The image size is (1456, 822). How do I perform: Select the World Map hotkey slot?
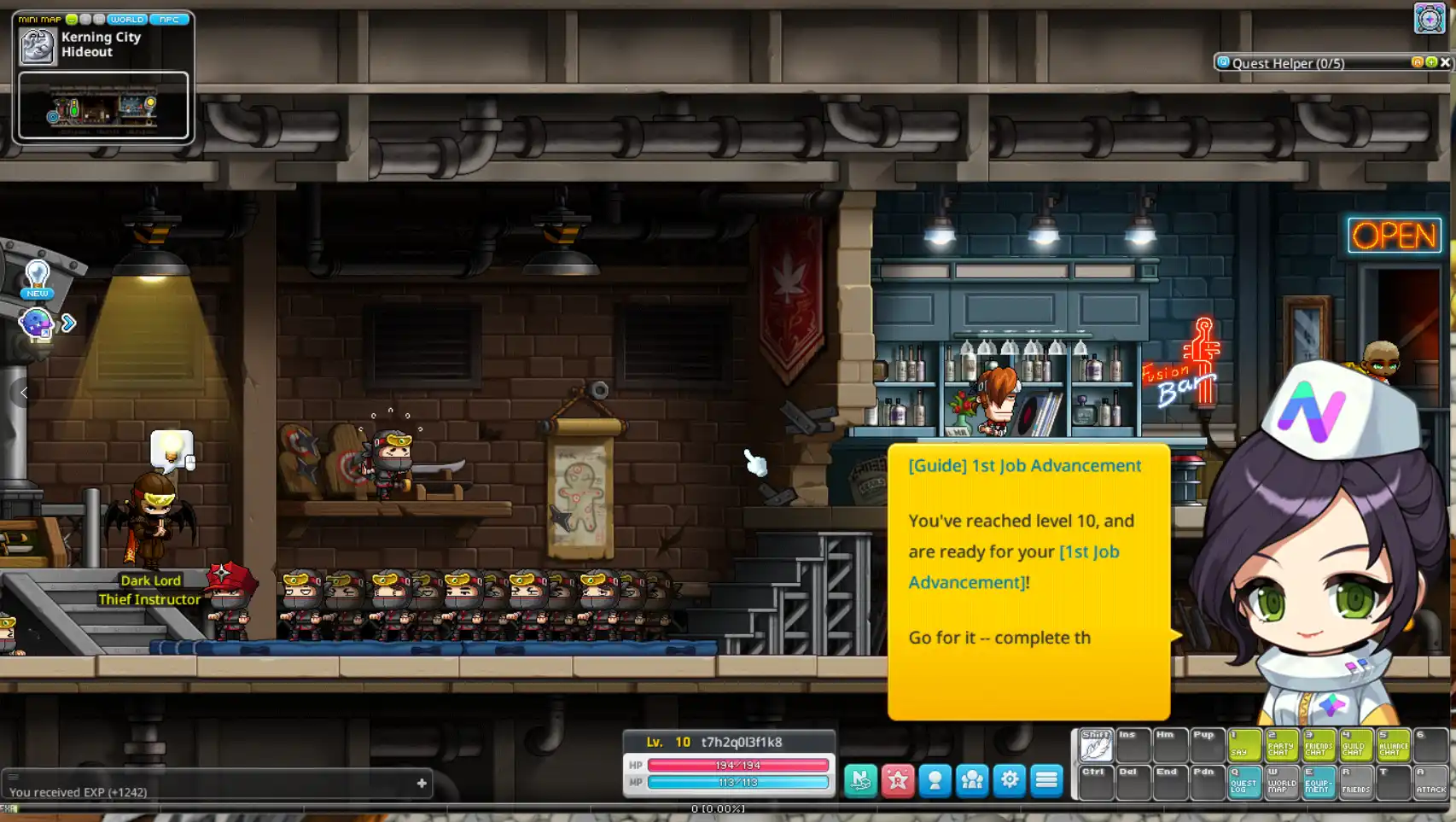click(x=1282, y=782)
